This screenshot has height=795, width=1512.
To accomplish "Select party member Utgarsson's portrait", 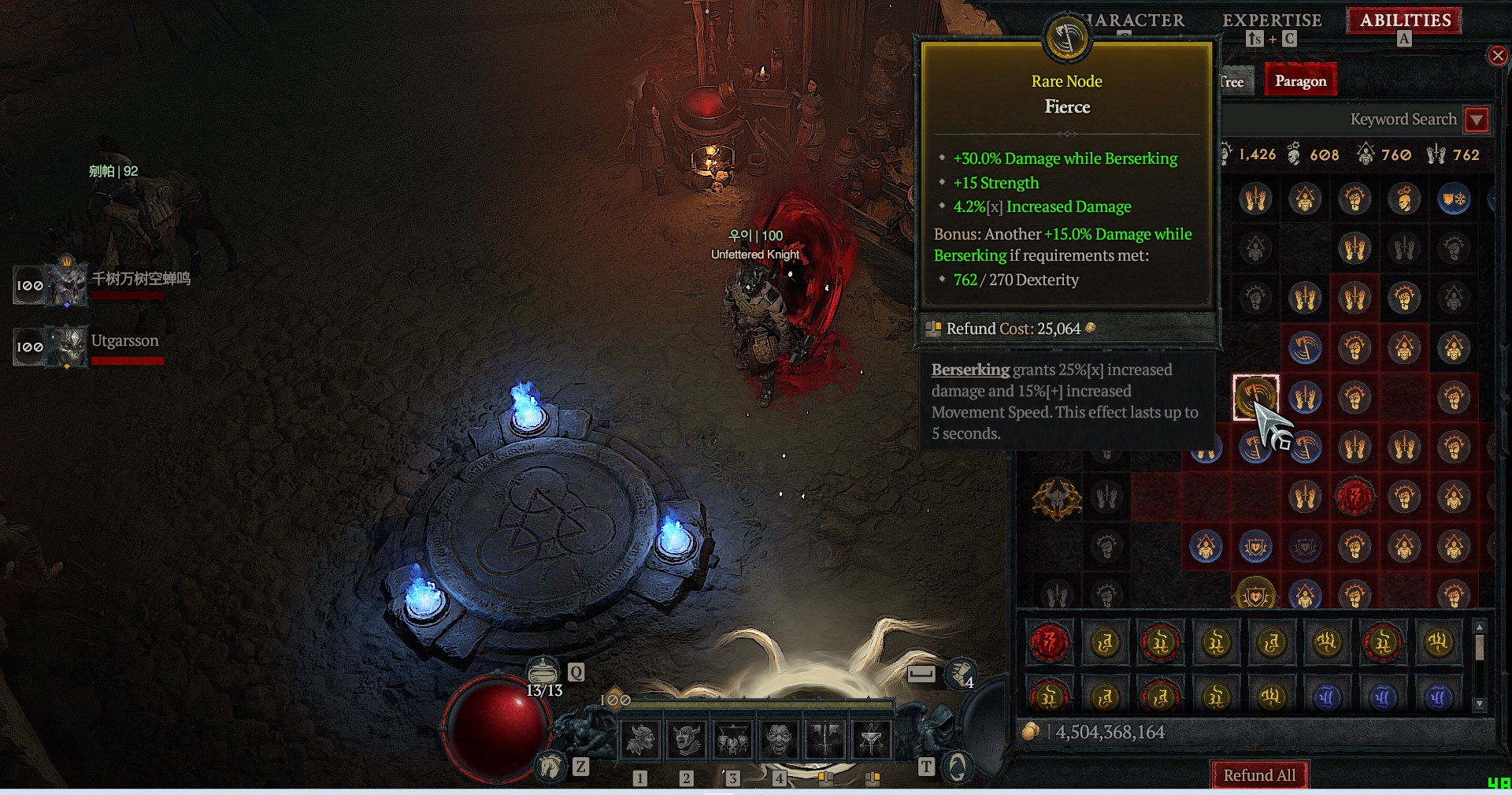I will point(68,347).
